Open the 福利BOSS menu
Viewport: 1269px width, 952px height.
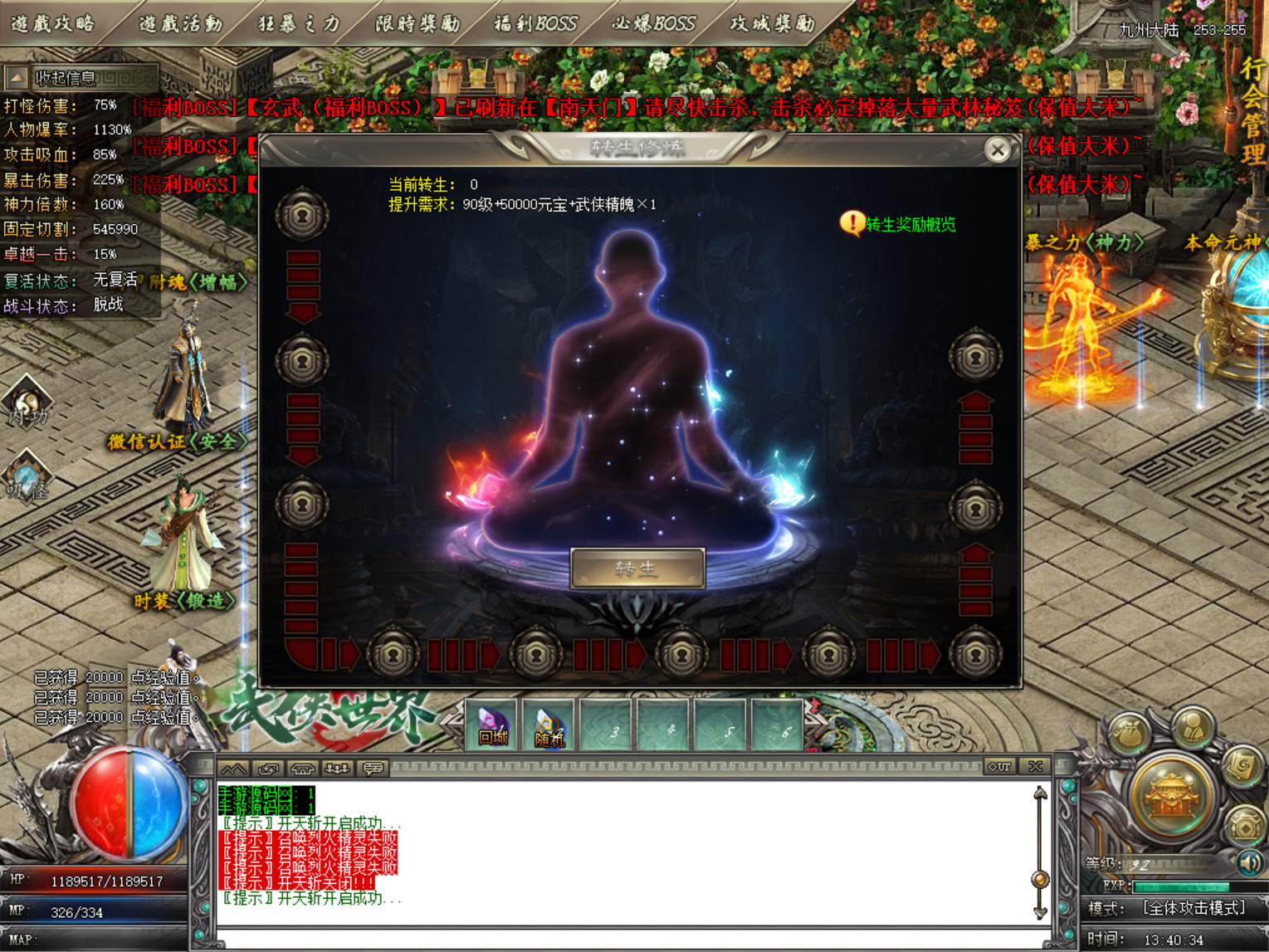(x=535, y=23)
